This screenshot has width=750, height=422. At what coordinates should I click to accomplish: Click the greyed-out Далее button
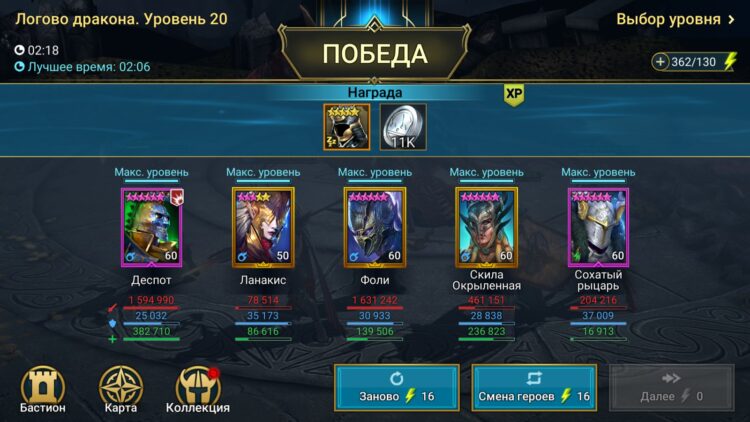[x=671, y=388]
